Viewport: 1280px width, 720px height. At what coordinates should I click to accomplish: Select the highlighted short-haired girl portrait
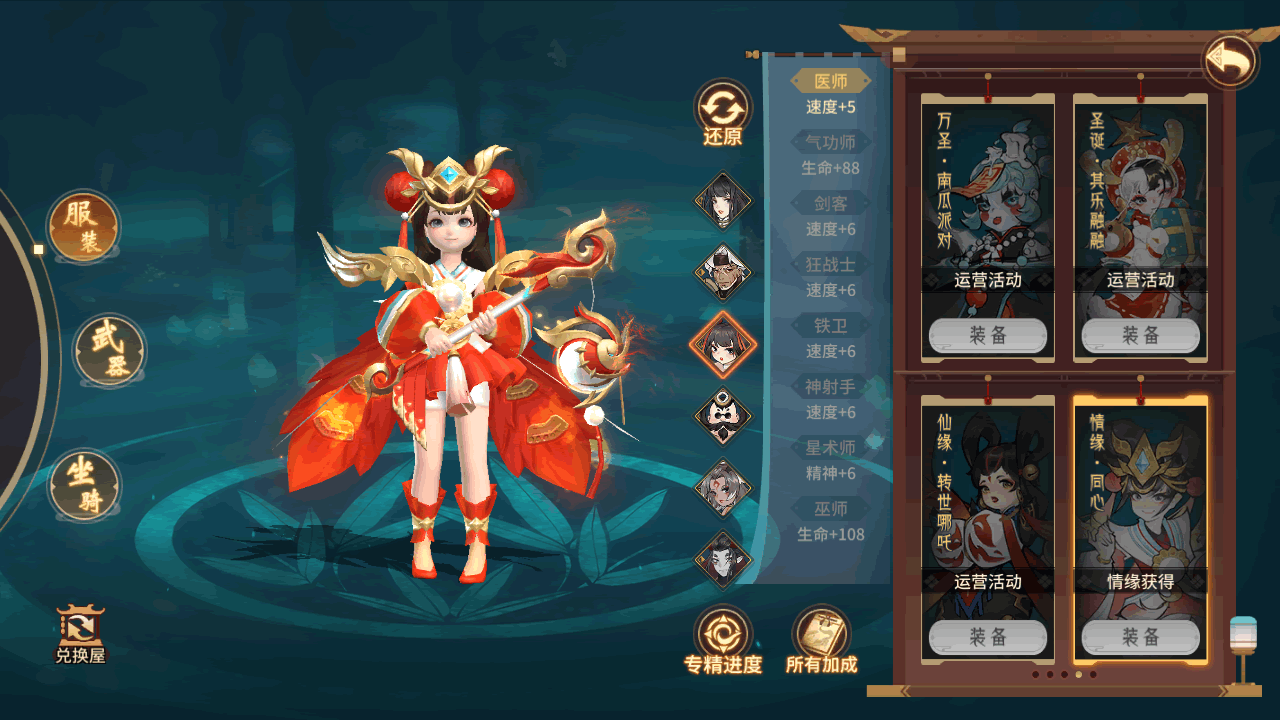click(723, 344)
